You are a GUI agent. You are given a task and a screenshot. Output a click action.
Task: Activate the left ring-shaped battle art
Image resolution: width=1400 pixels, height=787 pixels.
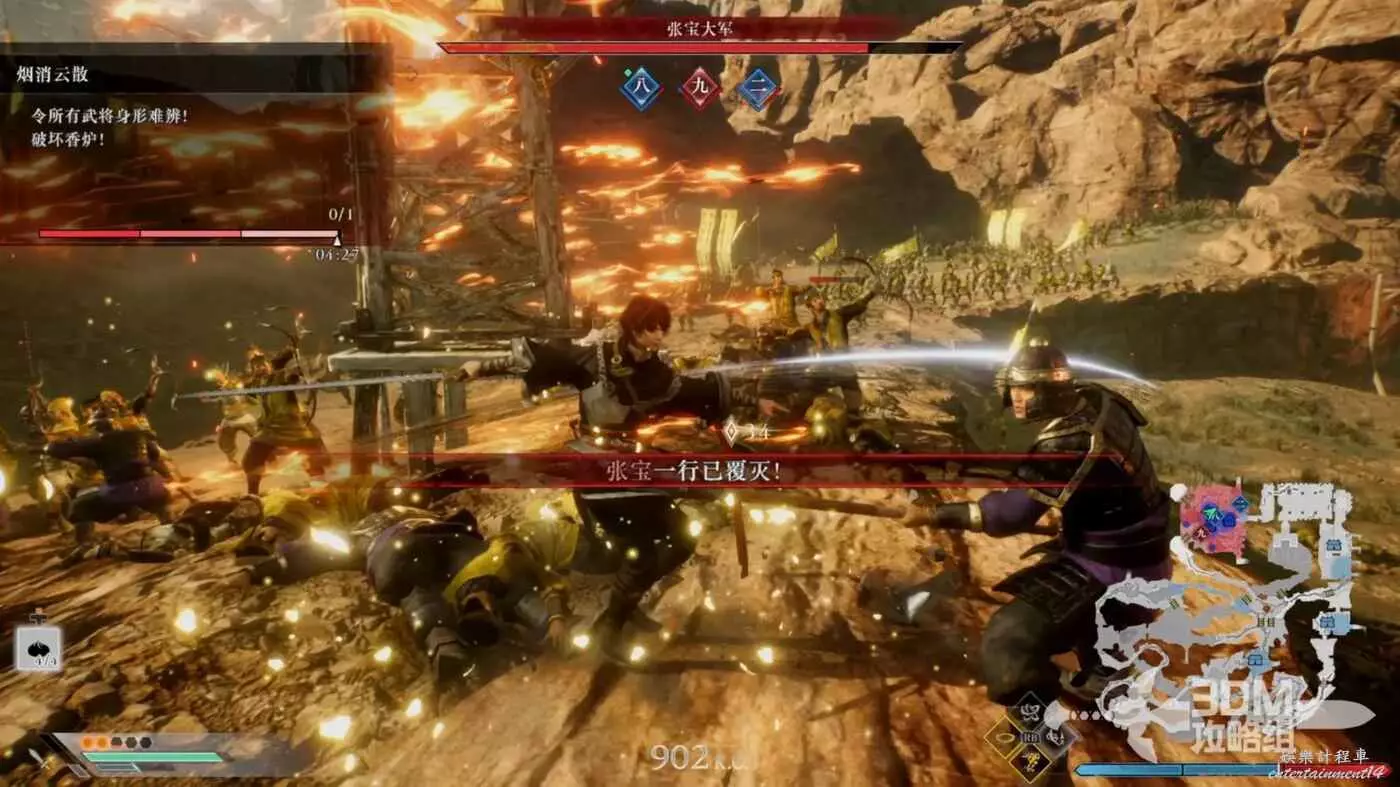tap(1004, 738)
